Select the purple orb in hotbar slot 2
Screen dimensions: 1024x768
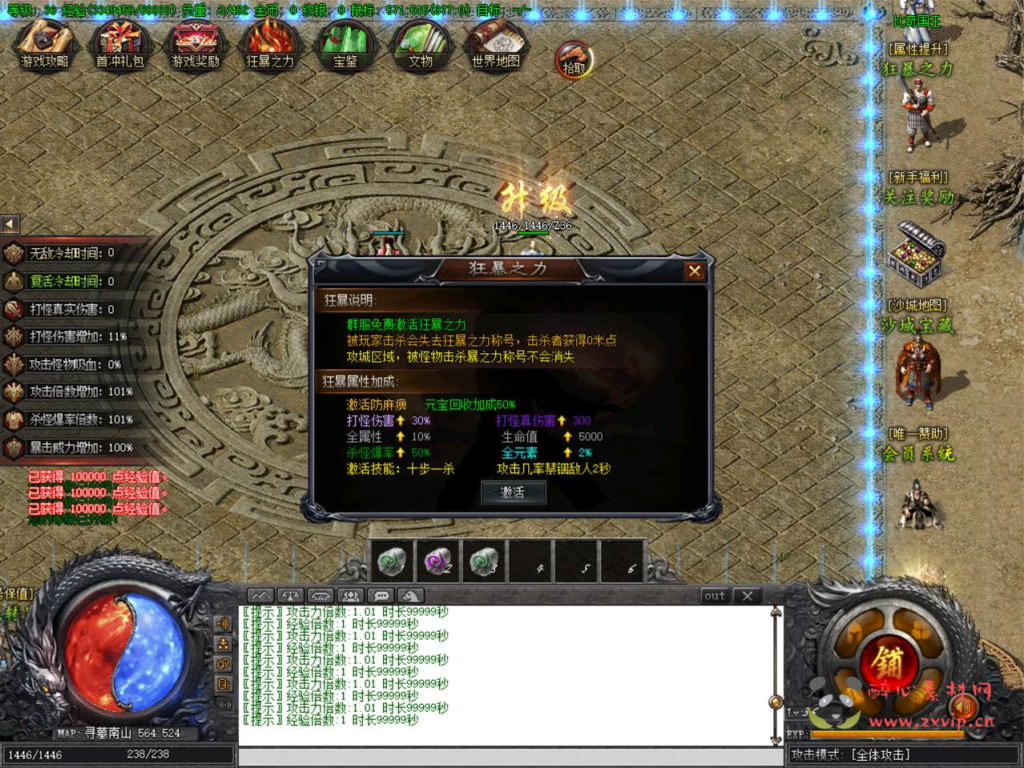[436, 561]
